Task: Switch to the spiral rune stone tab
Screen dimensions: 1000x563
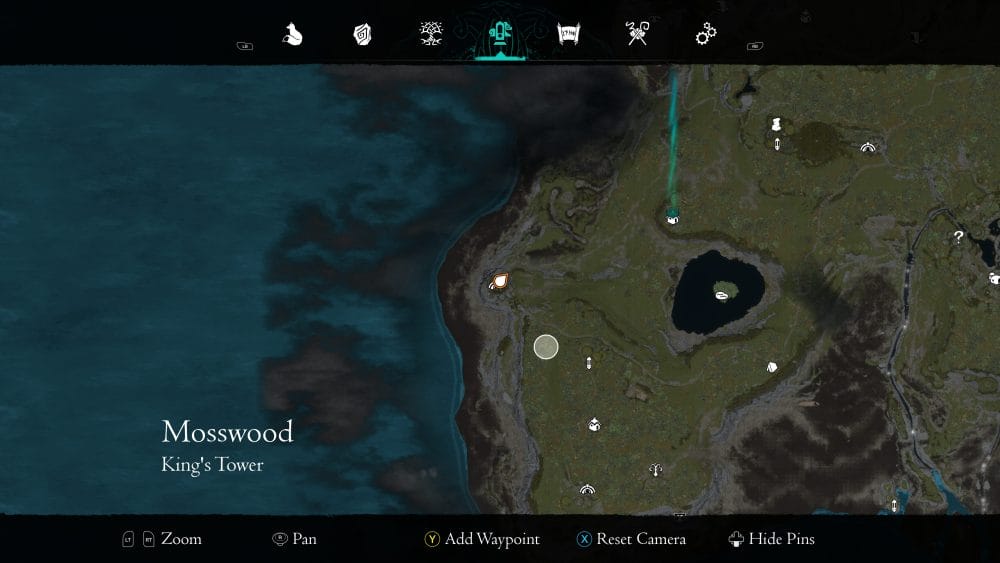Action: (362, 35)
